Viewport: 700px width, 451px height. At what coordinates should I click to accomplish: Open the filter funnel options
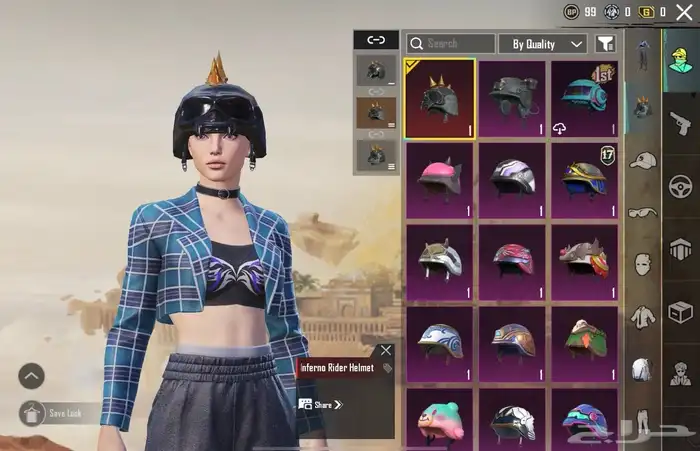coord(605,44)
